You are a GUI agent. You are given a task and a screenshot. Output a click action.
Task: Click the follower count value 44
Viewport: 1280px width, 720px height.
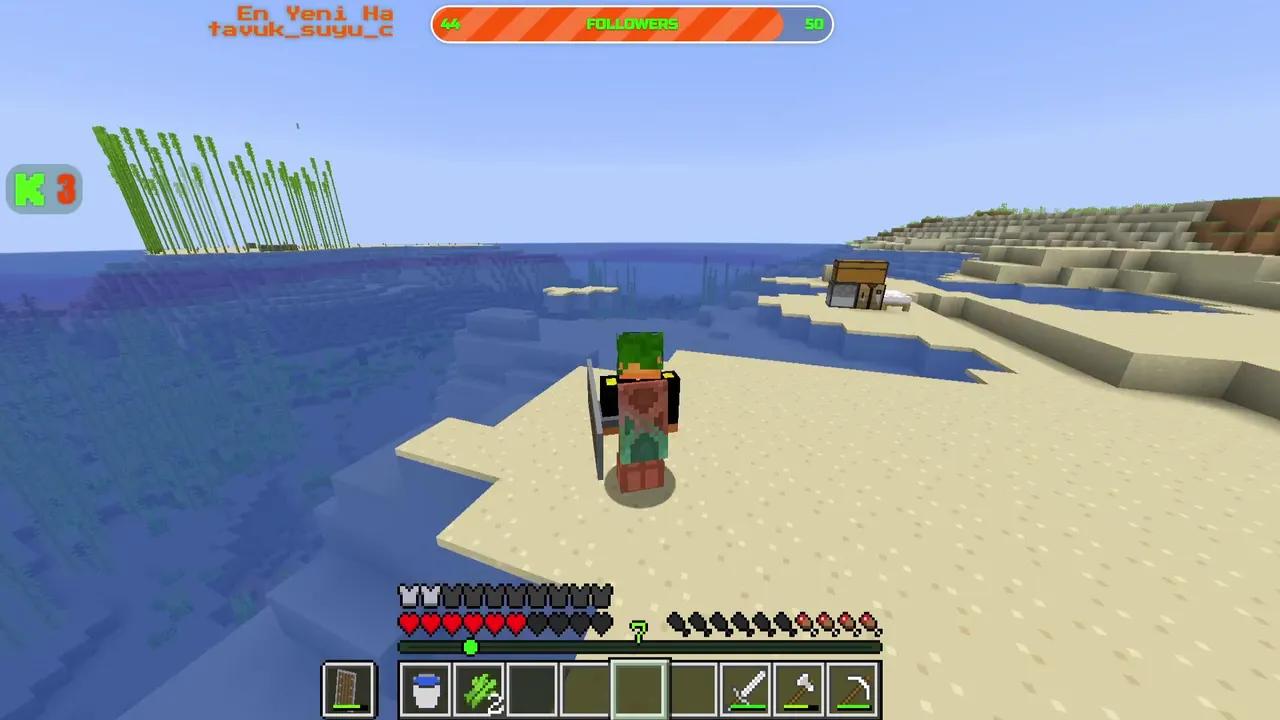point(450,24)
